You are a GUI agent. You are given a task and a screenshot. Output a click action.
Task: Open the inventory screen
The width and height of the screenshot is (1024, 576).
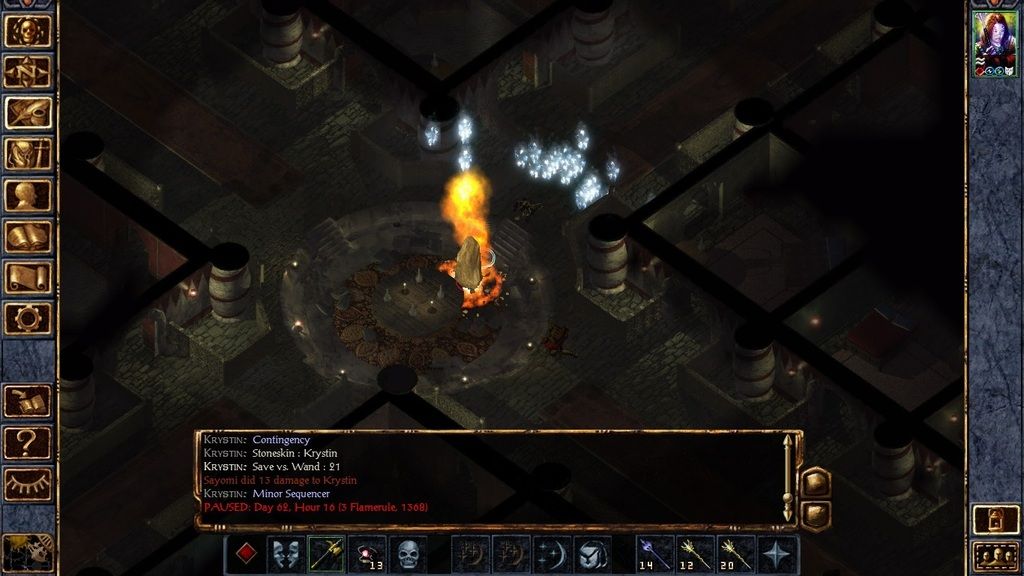(x=28, y=153)
